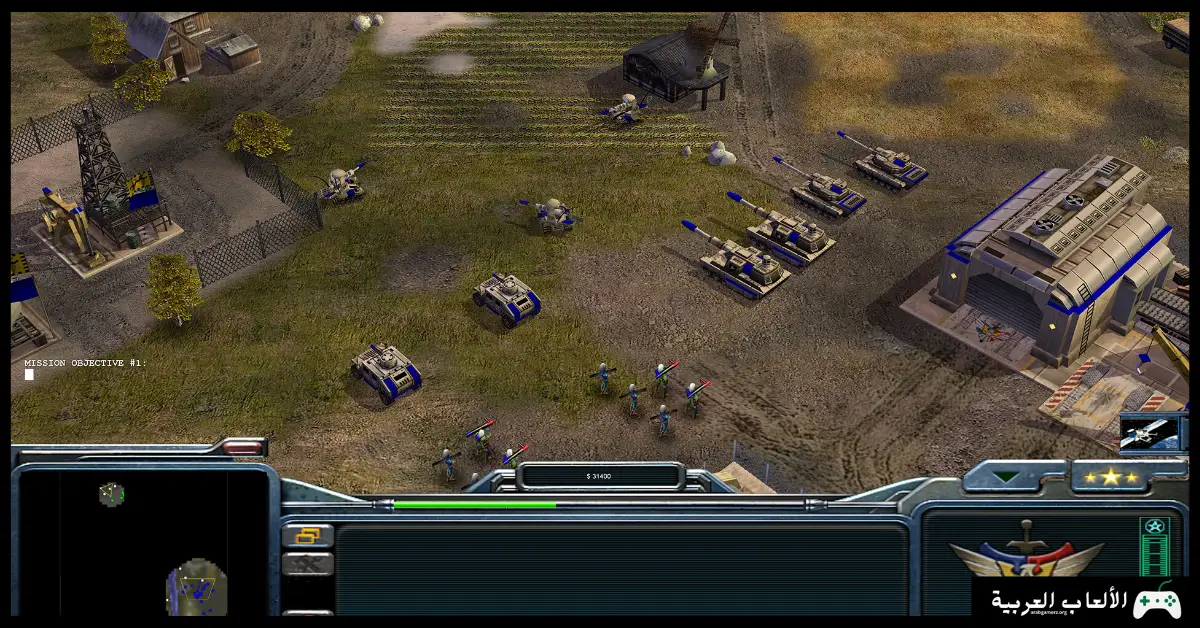Click the orange overlapping-rectangles button
The width and height of the screenshot is (1200, 628).
(307, 536)
